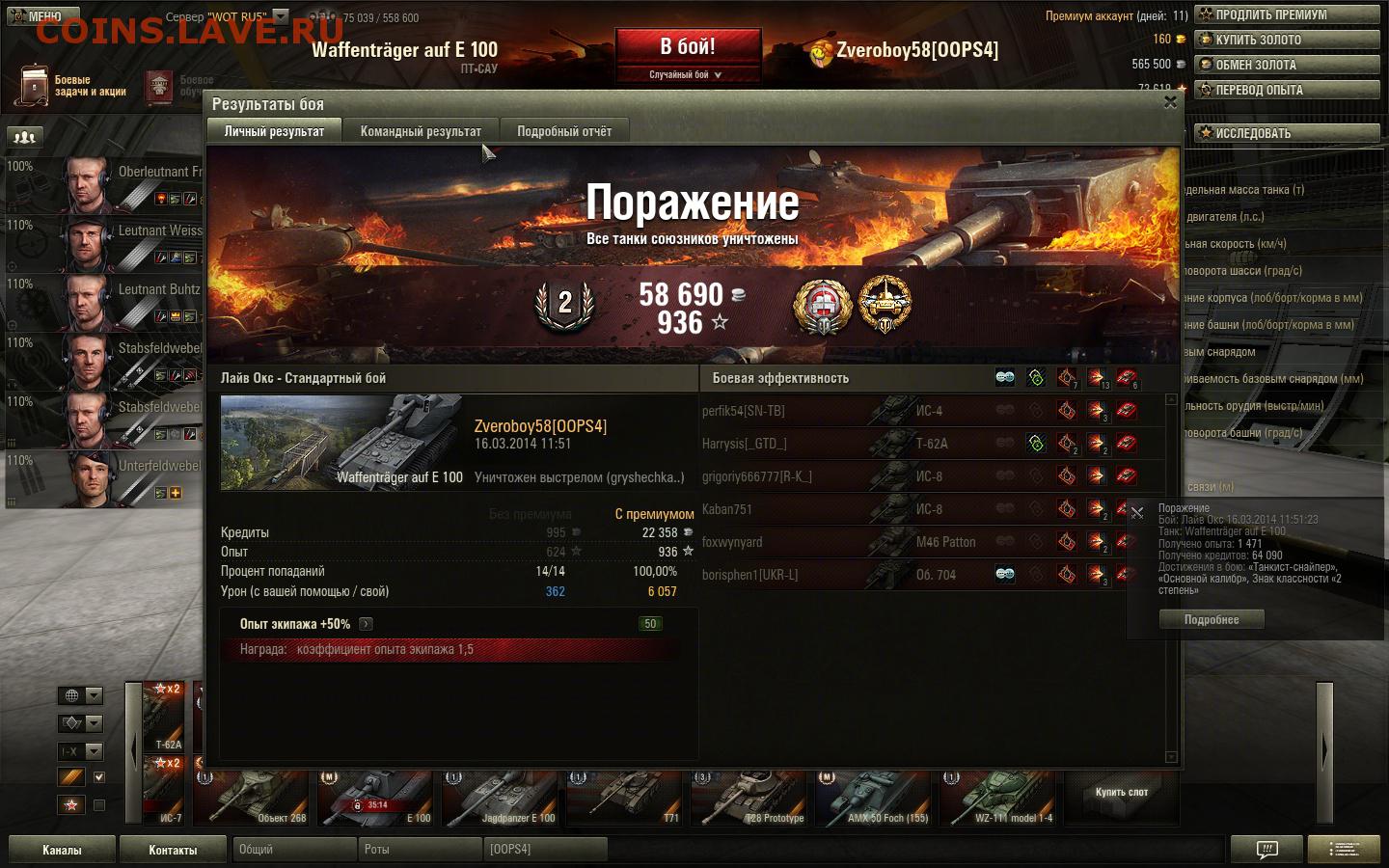Viewport: 1389px width, 868px height.
Task: Buy a new slot with Купить слот
Action: [x=1122, y=793]
